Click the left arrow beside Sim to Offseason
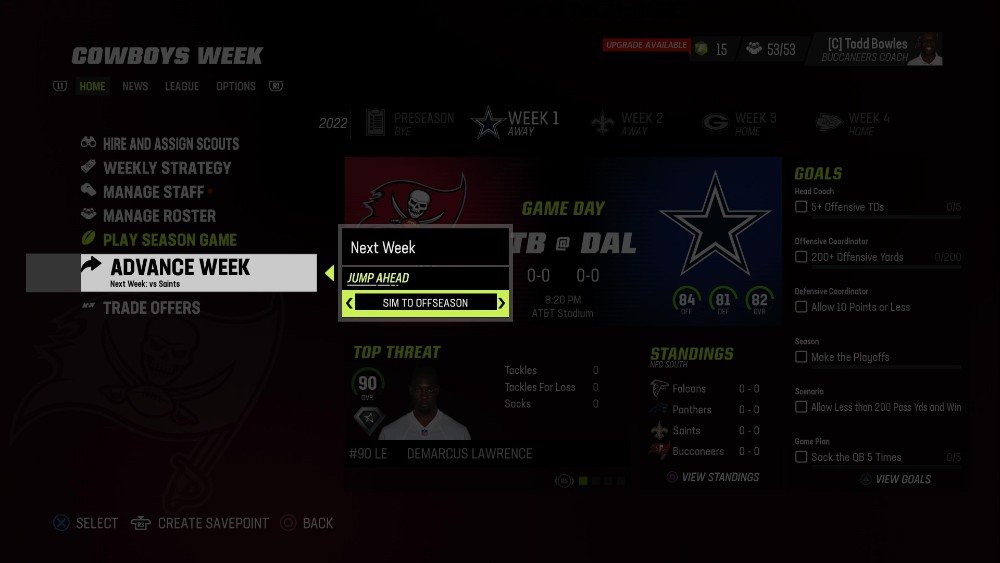This screenshot has width=1000, height=563. pyautogui.click(x=349, y=303)
